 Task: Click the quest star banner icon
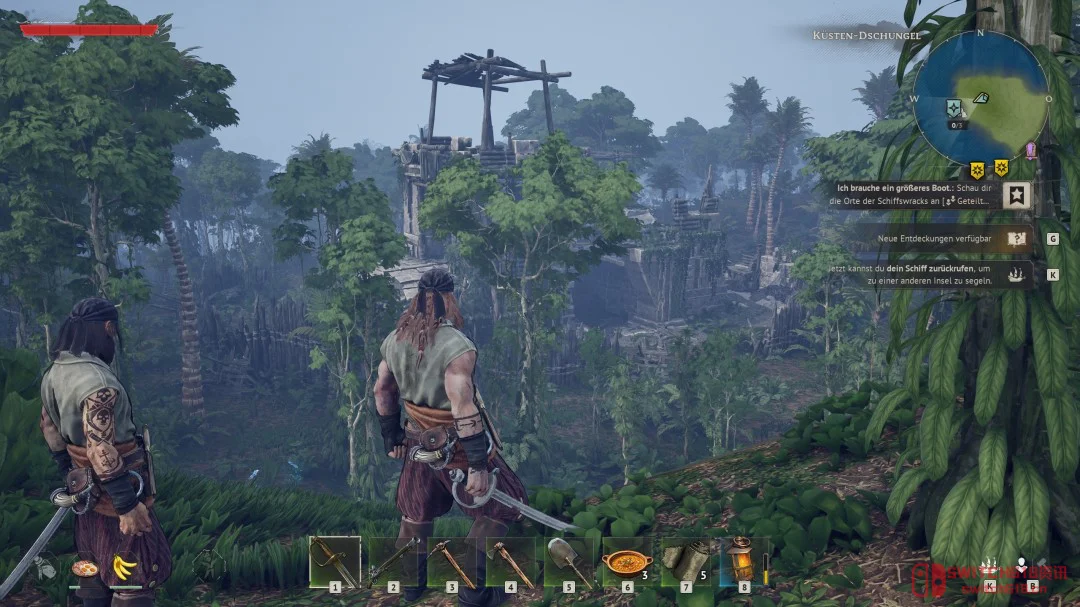[x=1016, y=194]
